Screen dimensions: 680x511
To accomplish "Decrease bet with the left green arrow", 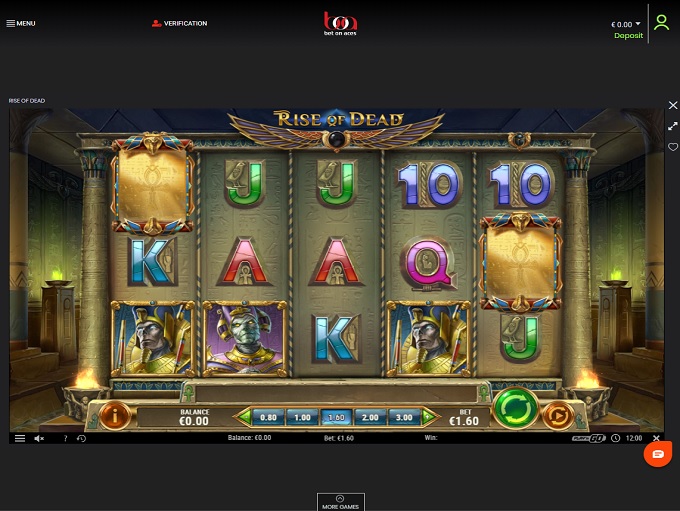I will coord(243,417).
